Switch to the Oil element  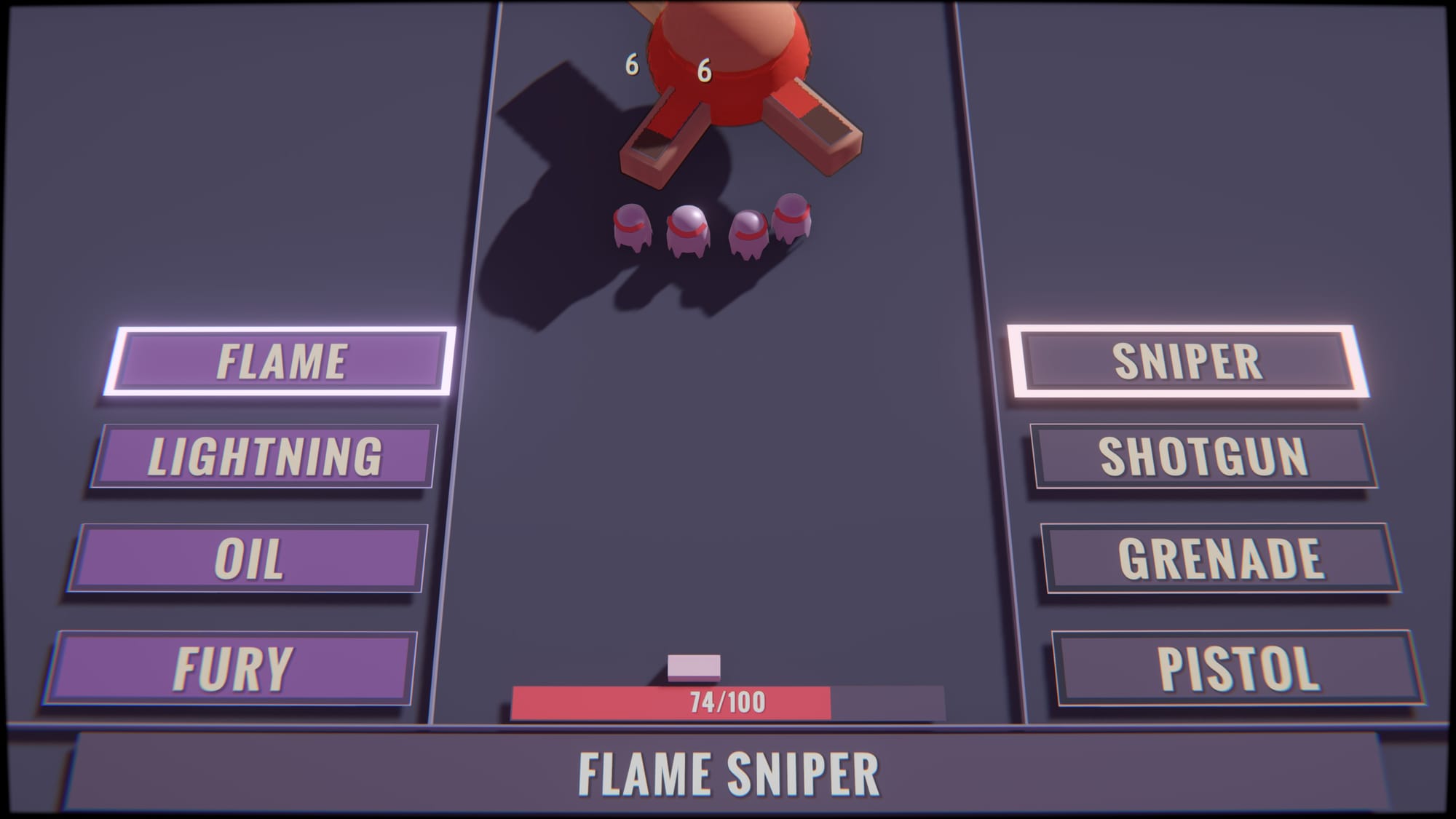coord(248,558)
